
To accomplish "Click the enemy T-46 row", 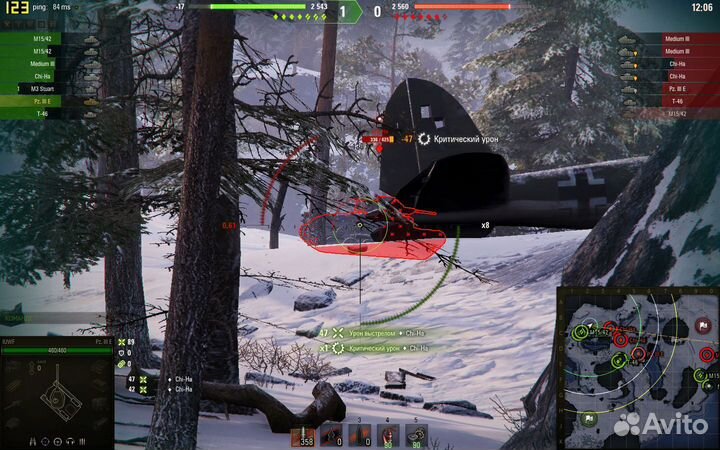I will click(668, 101).
